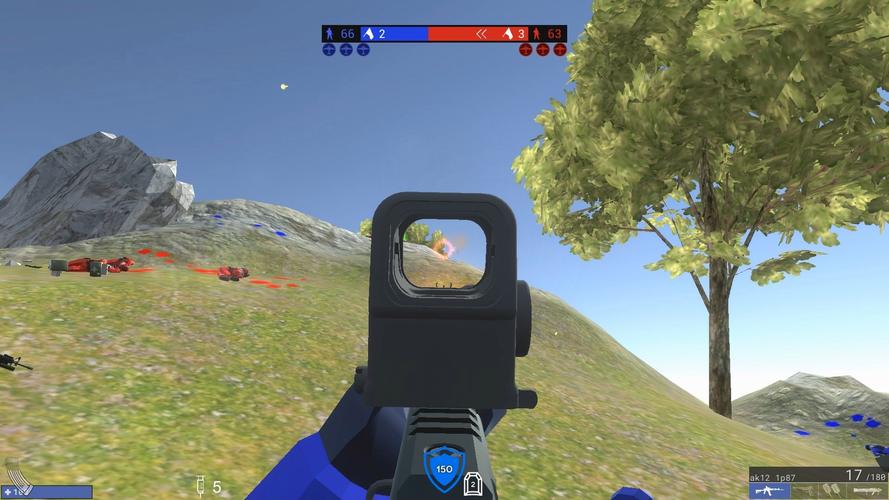
Task: Click the red team flag icon
Action: point(507,33)
